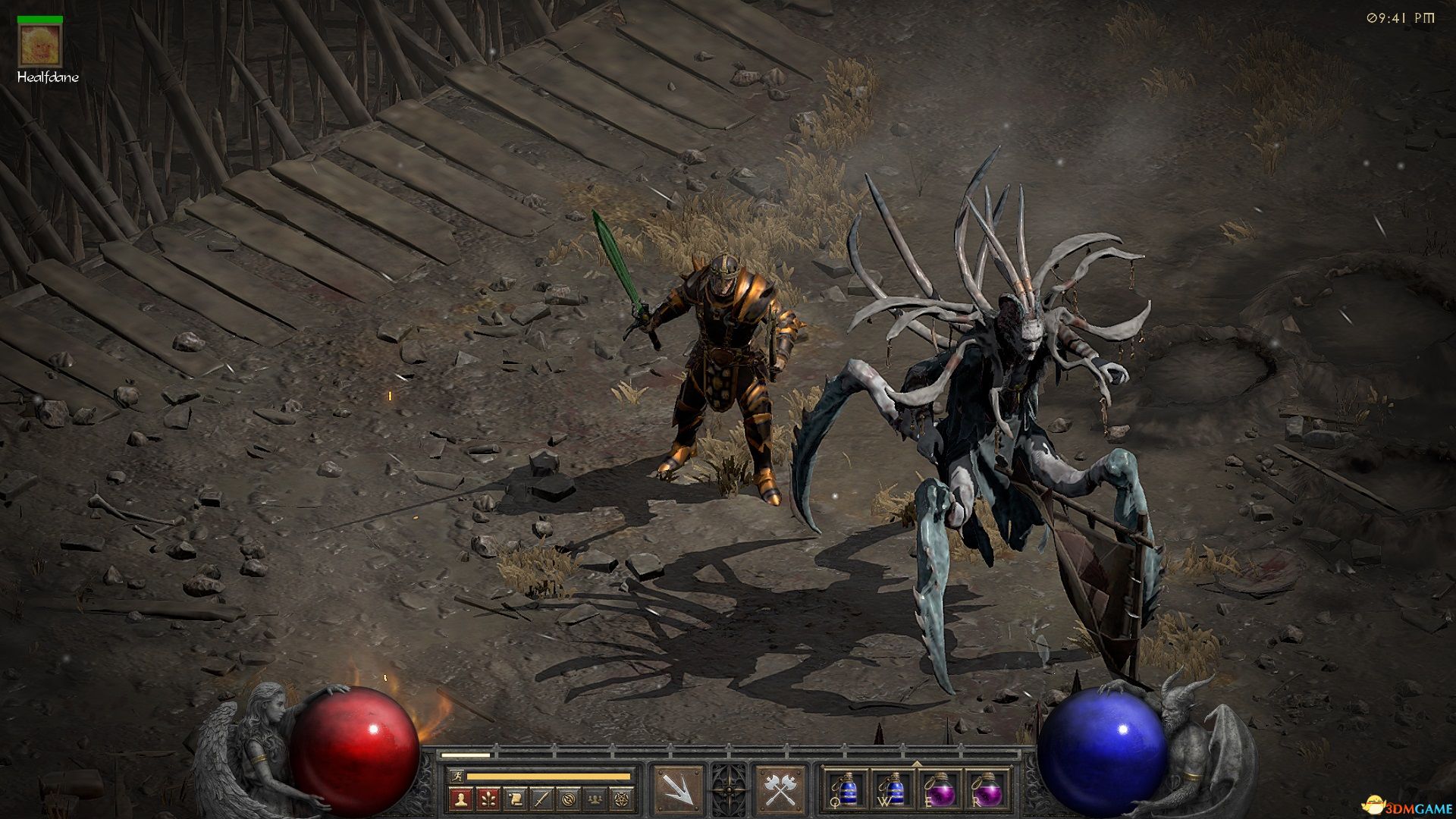Screen dimensions: 1456x819
Task: Use the purple rejuvenation potion labeled R
Action: (x=987, y=790)
